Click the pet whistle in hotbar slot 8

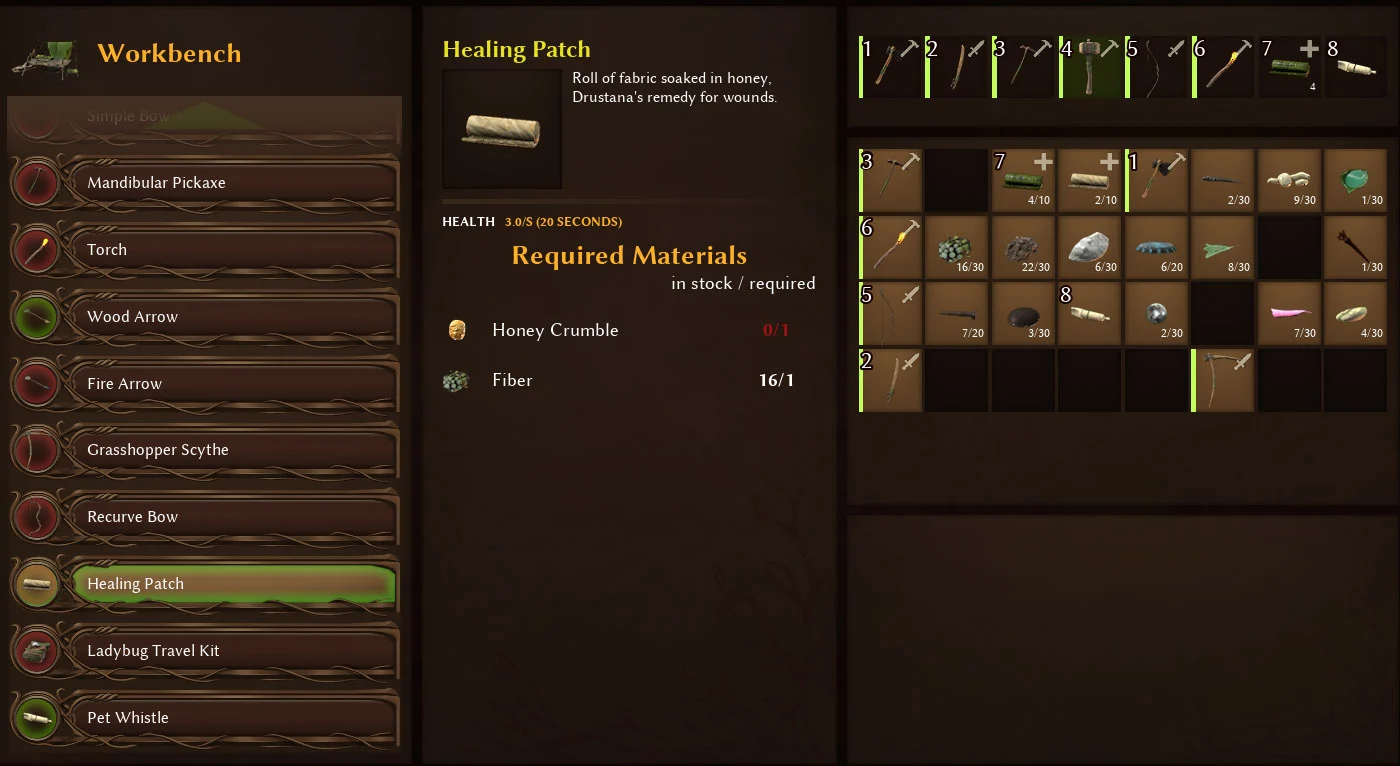(1356, 66)
